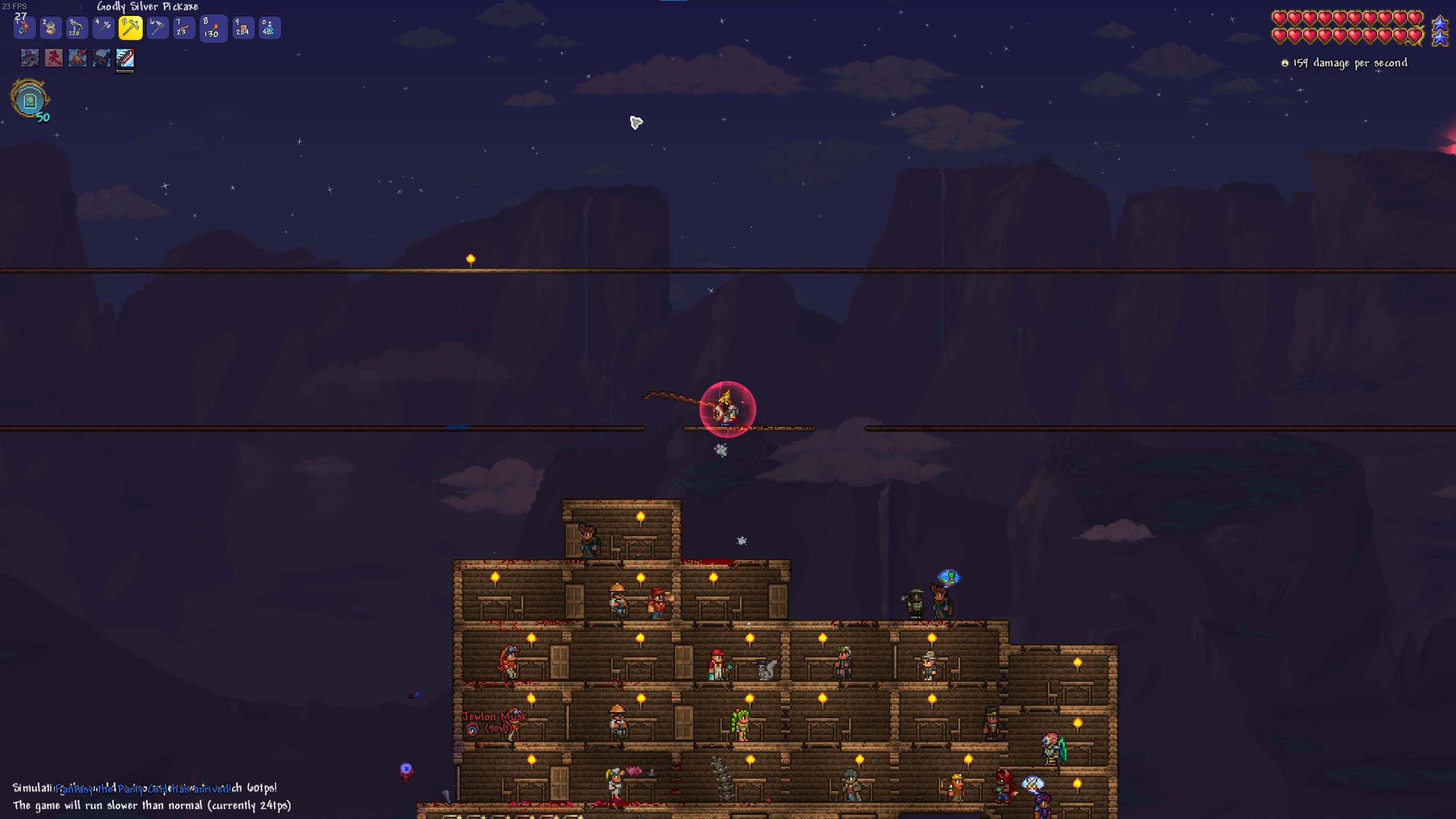Viewport: 1456px width, 819px height.
Task: Select the bow in hotbar slot 3
Action: click(x=76, y=28)
